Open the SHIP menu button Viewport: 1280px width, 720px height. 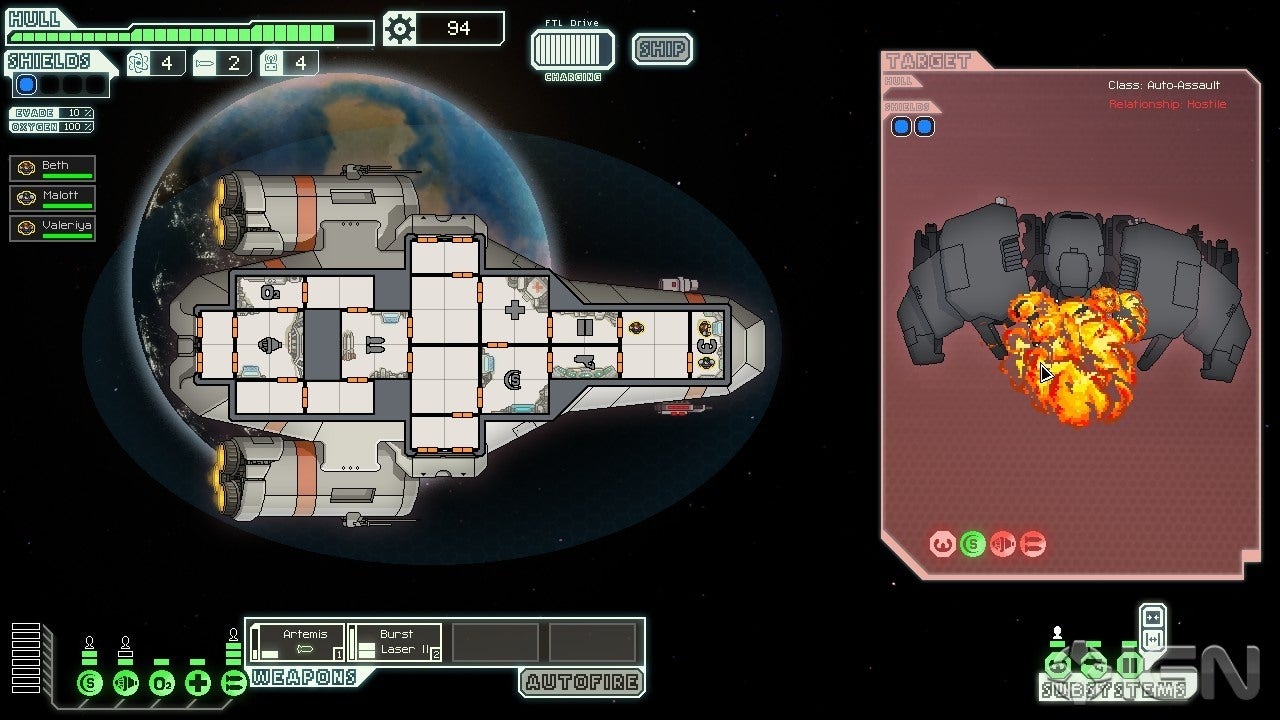(662, 49)
